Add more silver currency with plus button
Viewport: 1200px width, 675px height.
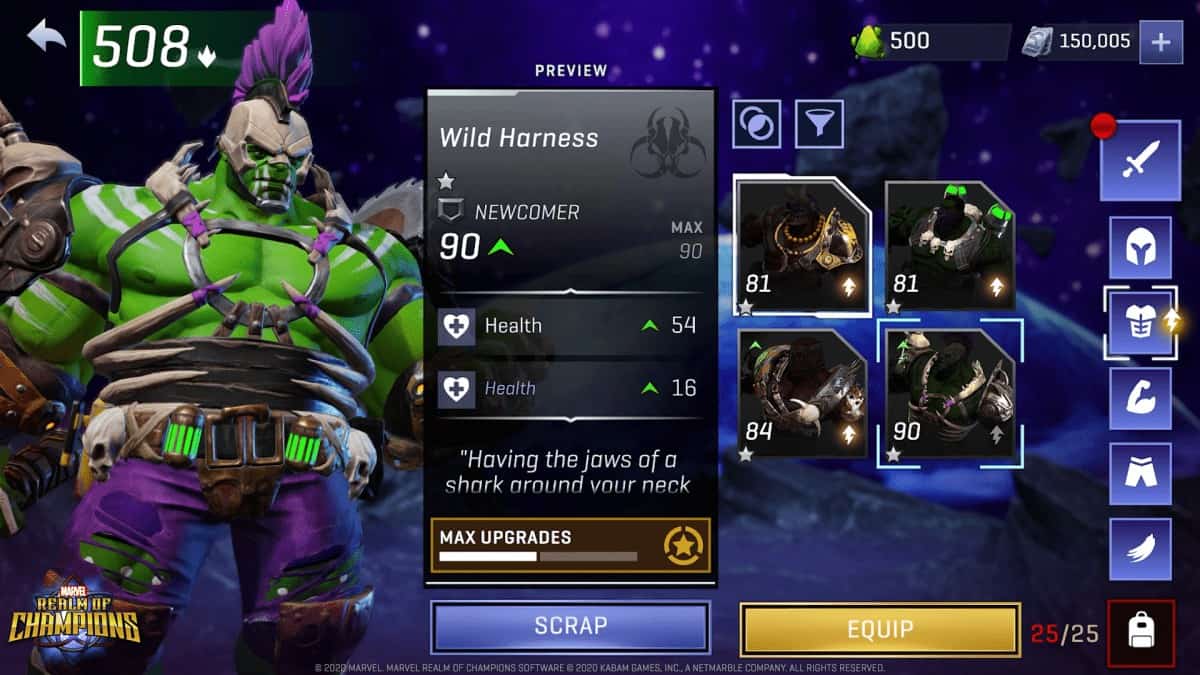pos(1160,42)
